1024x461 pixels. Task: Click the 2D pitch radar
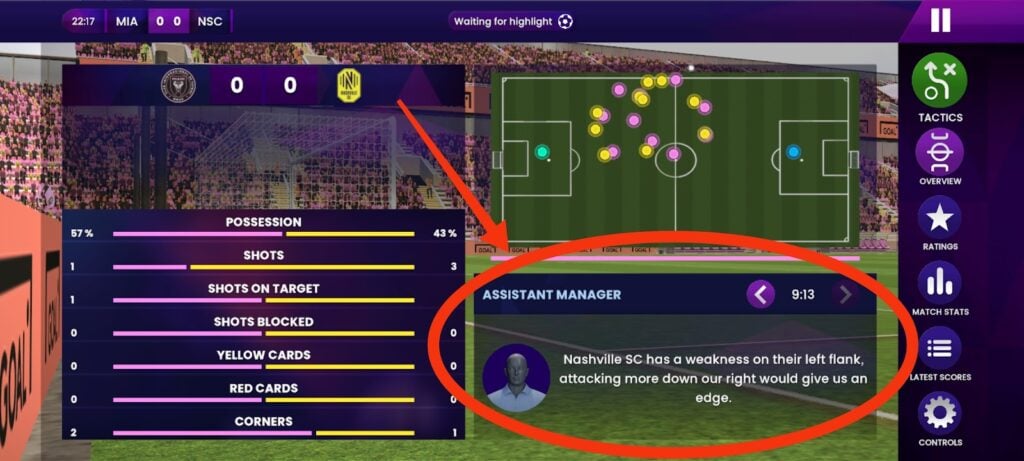pyautogui.click(x=675, y=155)
